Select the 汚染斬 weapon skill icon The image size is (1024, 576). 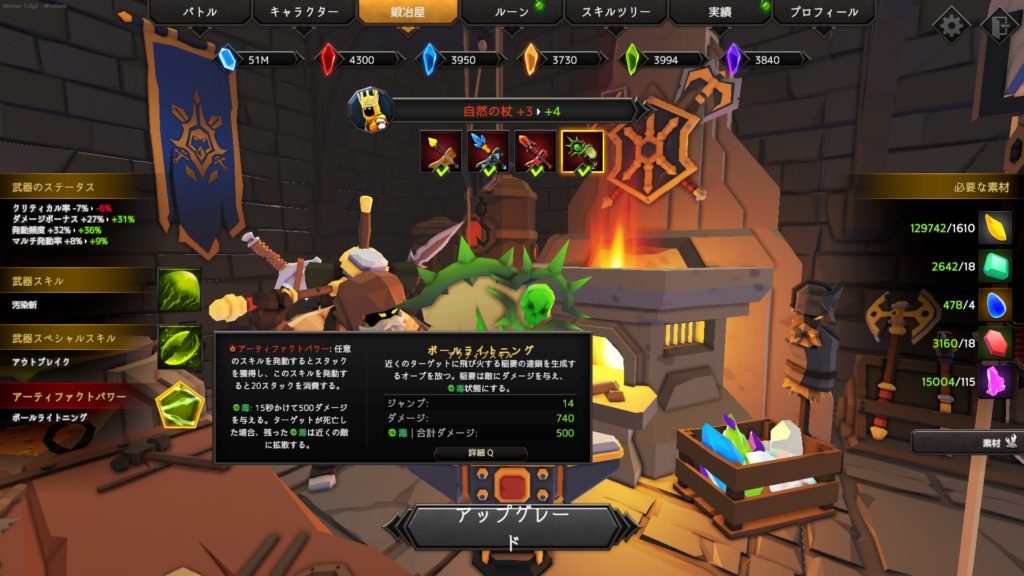point(179,290)
